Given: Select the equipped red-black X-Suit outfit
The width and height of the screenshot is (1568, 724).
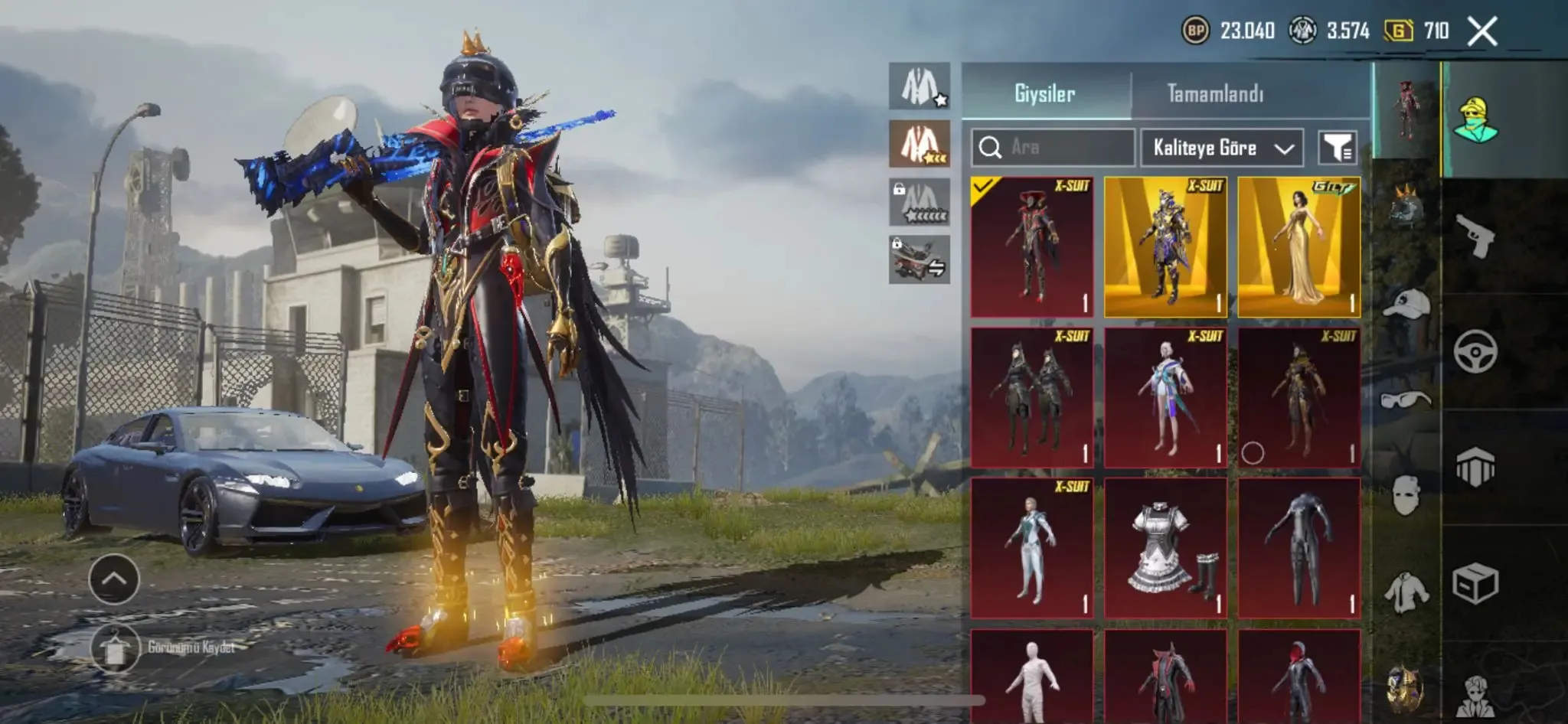Looking at the screenshot, I should [x=1032, y=246].
